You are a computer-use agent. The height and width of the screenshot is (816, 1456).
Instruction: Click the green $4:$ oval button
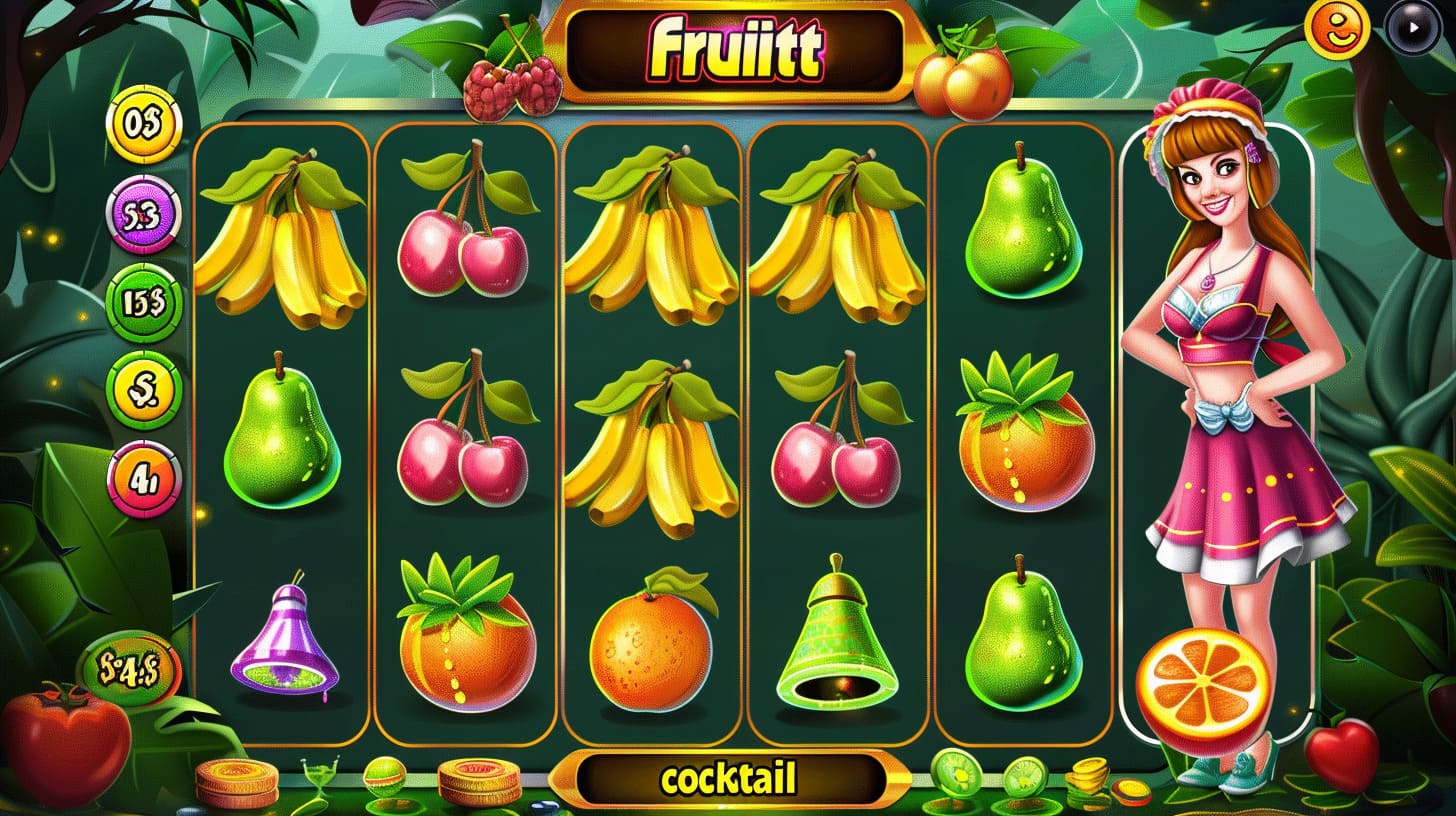[x=130, y=669]
